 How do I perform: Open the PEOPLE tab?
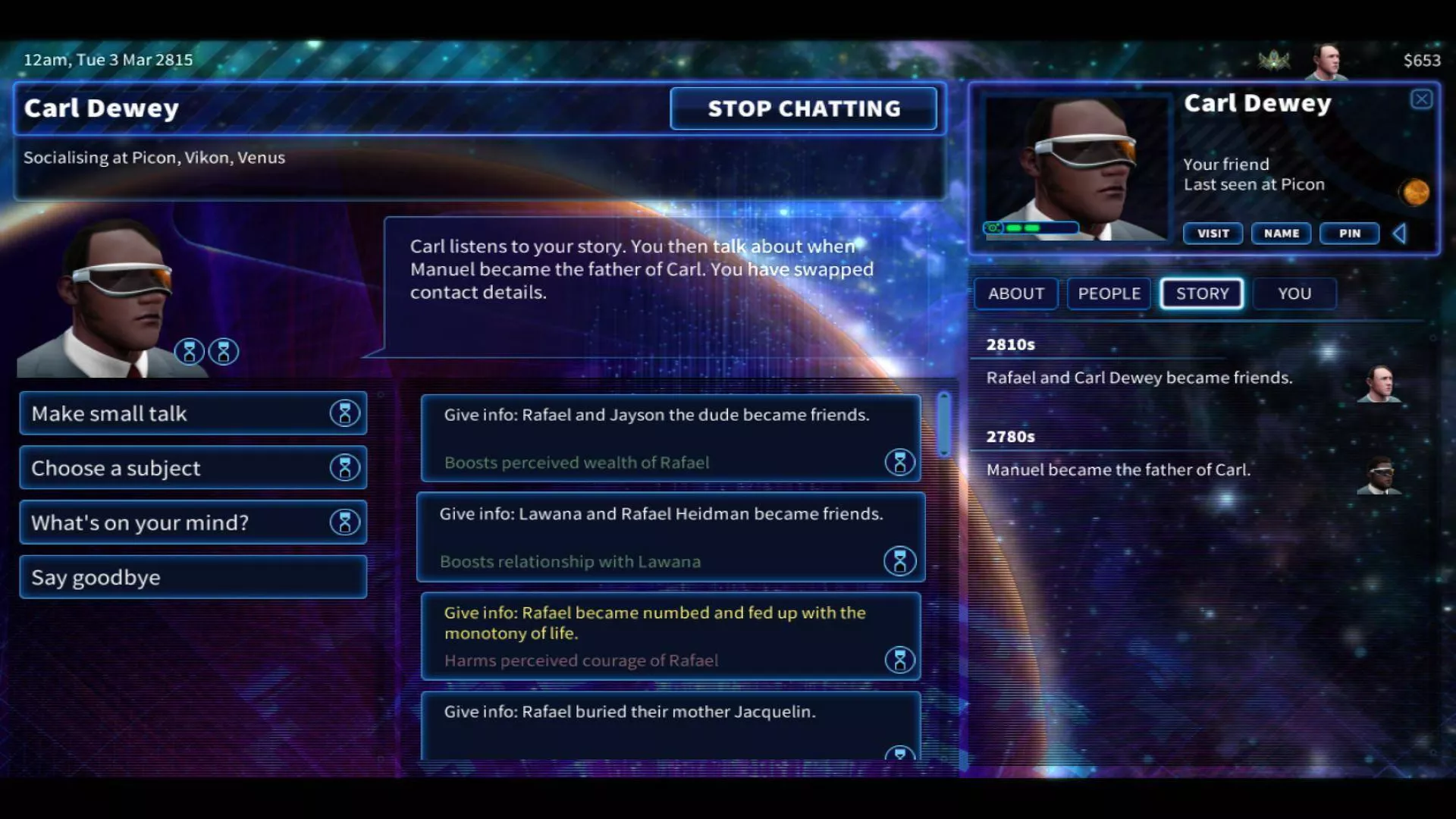1109,293
